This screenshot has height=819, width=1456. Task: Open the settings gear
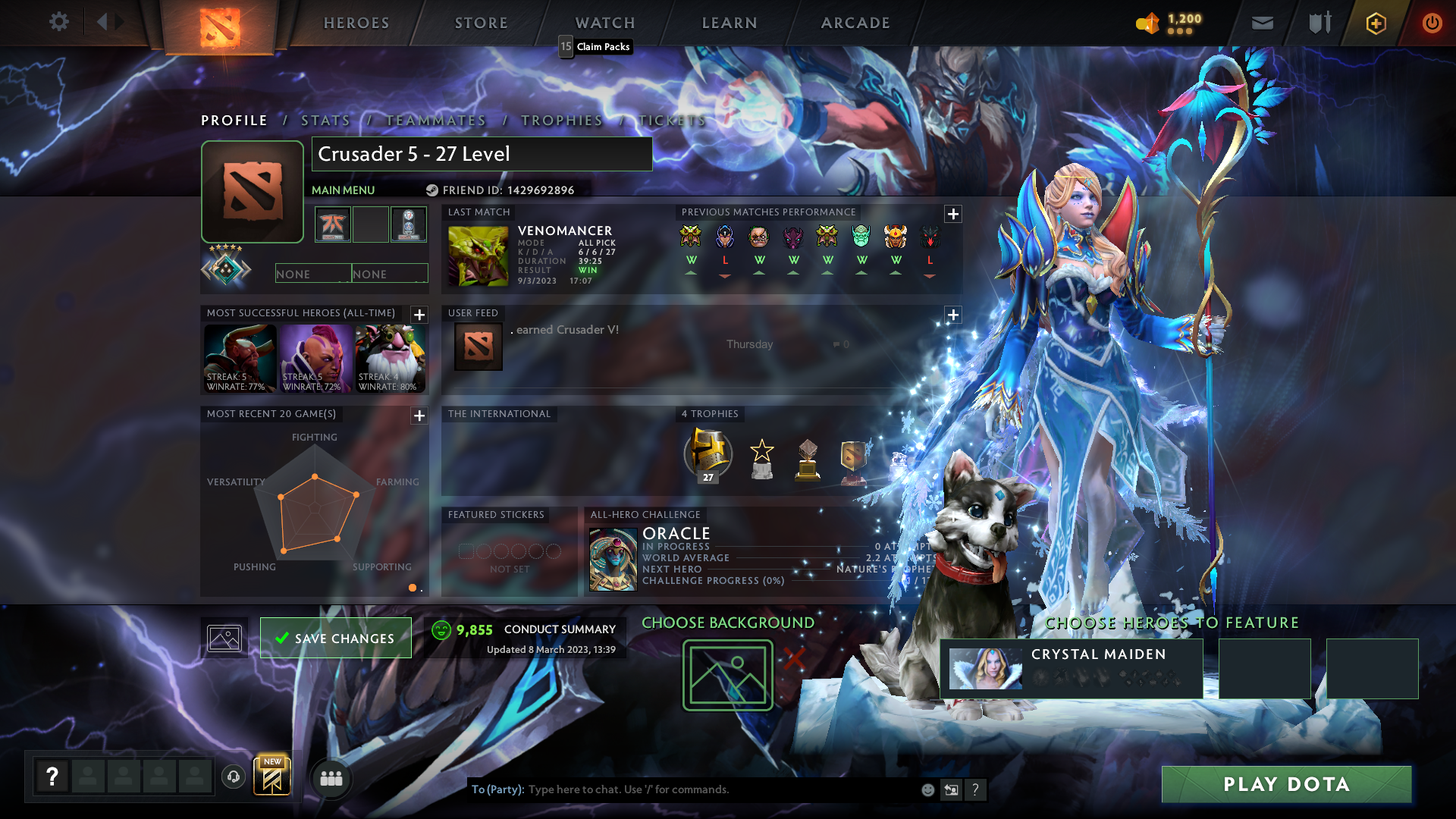tap(59, 22)
